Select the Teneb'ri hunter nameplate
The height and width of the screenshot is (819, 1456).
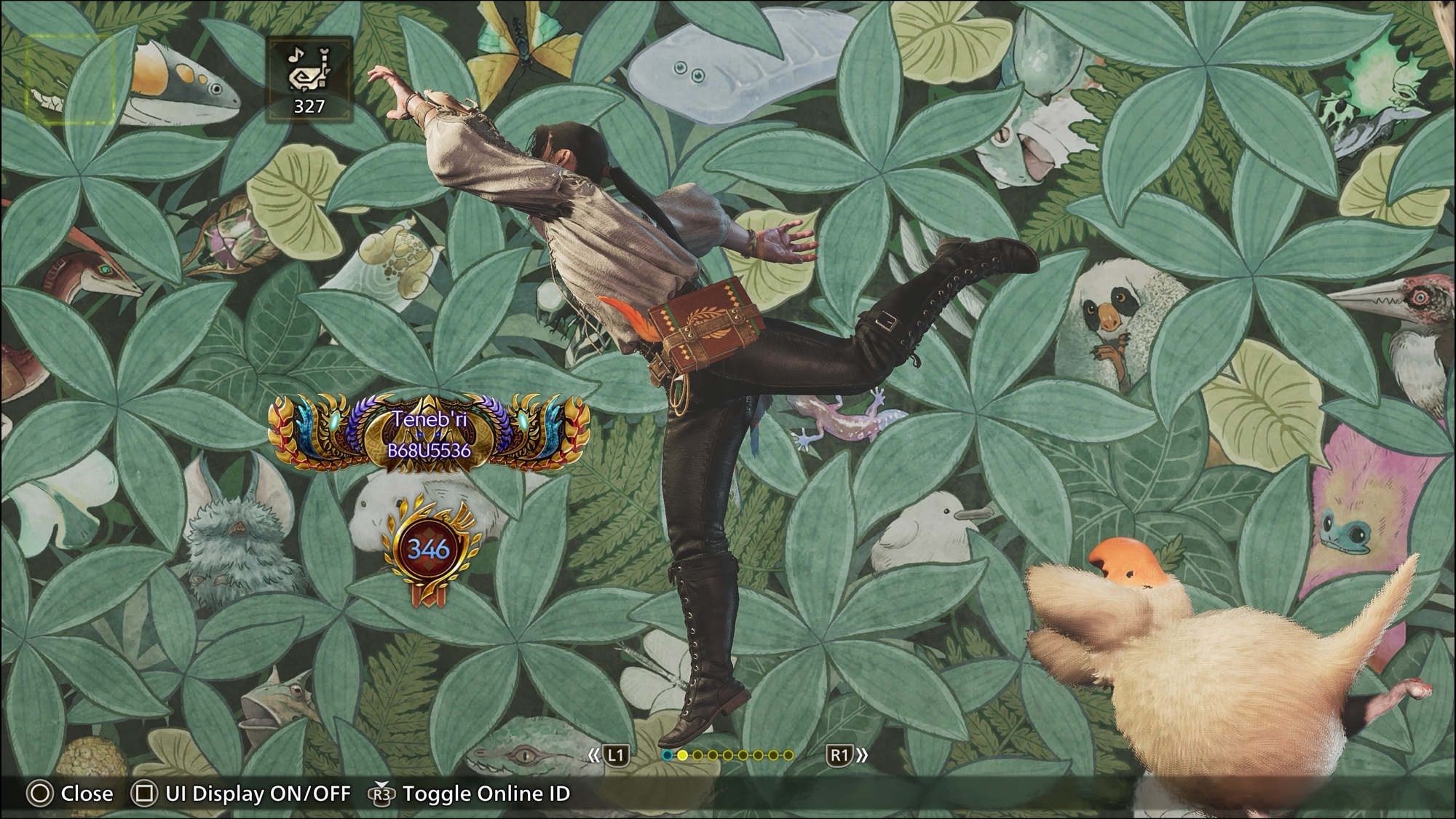pyautogui.click(x=429, y=434)
